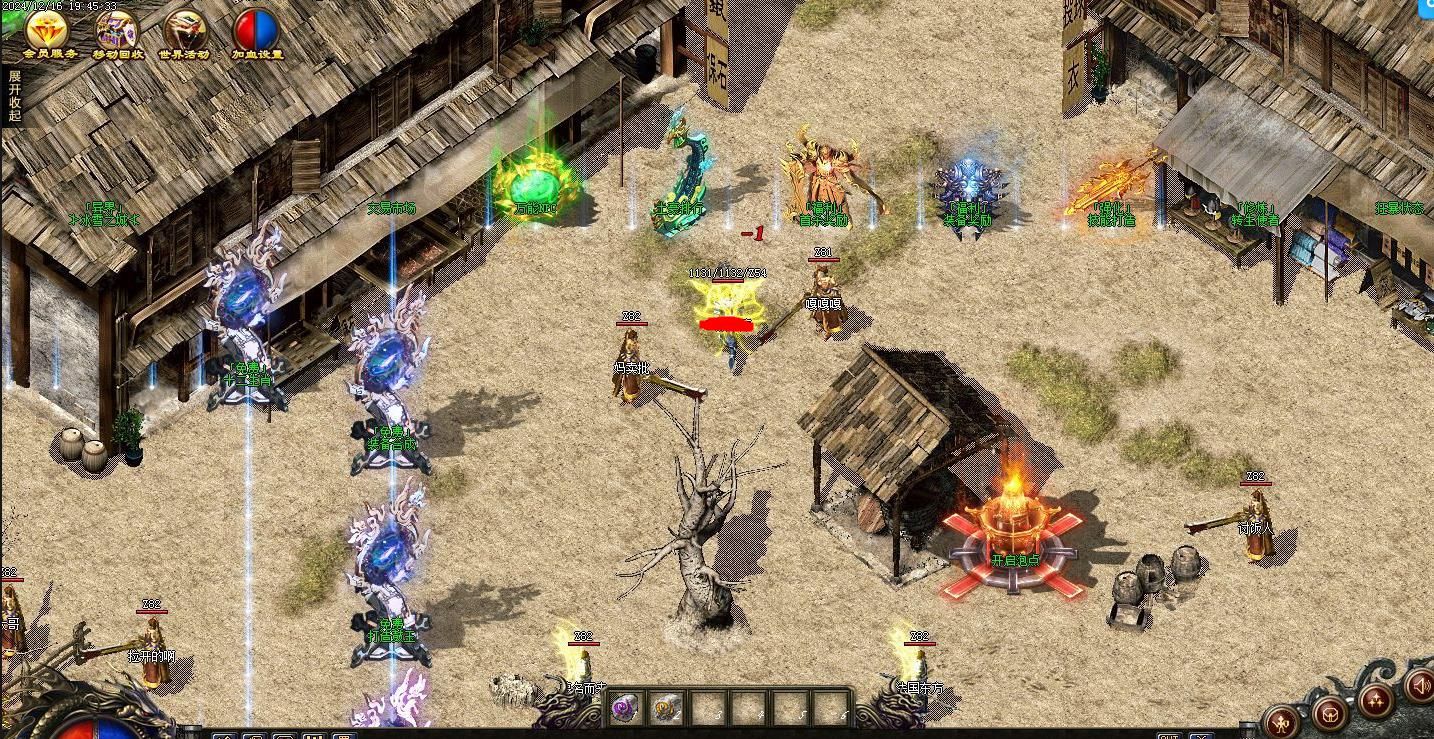Image resolution: width=1434 pixels, height=739 pixels.
Task: Open the bag chest icon button
Action: (x=1328, y=713)
